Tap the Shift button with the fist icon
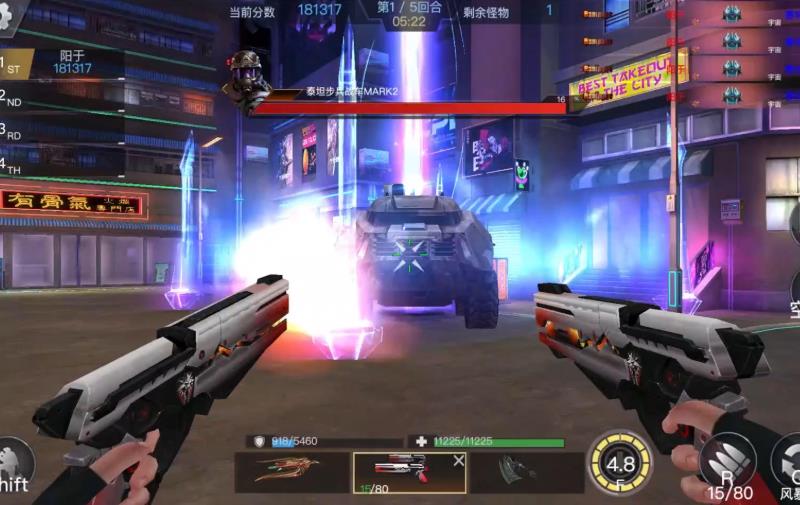Image resolution: width=800 pixels, height=505 pixels. pyautogui.click(x=15, y=467)
